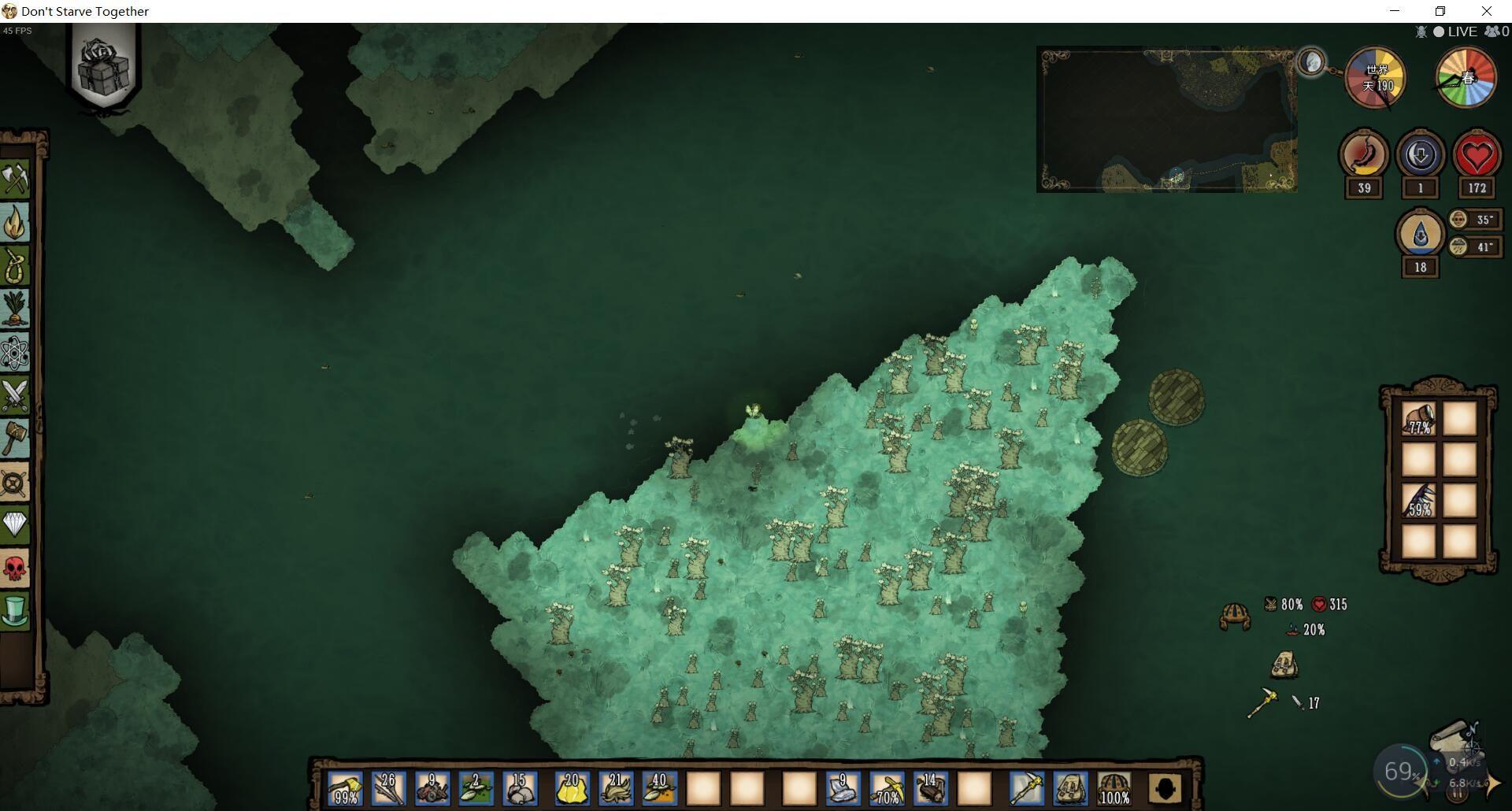This screenshot has width=1512, height=811.
Task: Open the Magic red skull crafting tab
Action: 16,568
